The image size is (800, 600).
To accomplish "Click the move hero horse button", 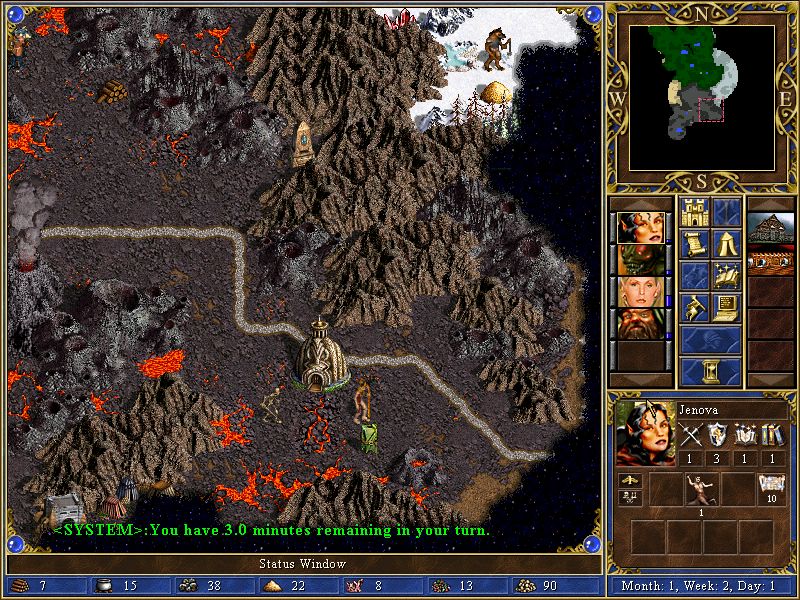I will [694, 275].
